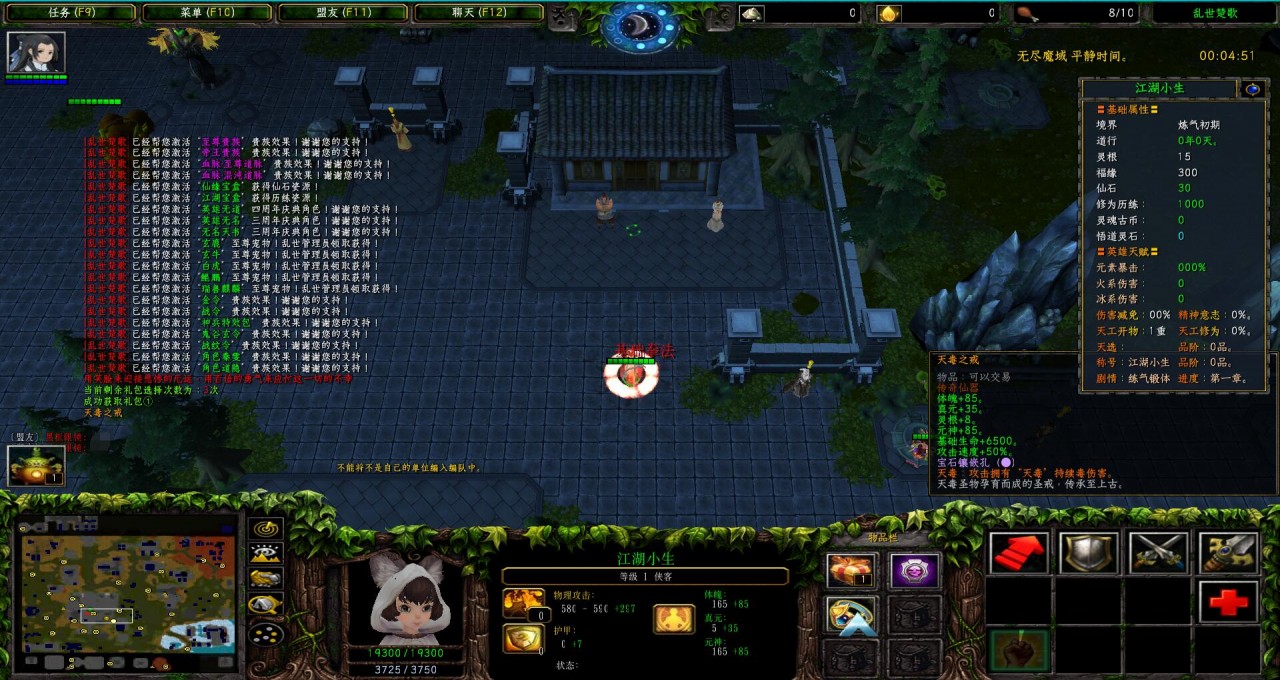Open the 聊天 (F12) chat log
The image size is (1280, 680).
pyautogui.click(x=479, y=13)
